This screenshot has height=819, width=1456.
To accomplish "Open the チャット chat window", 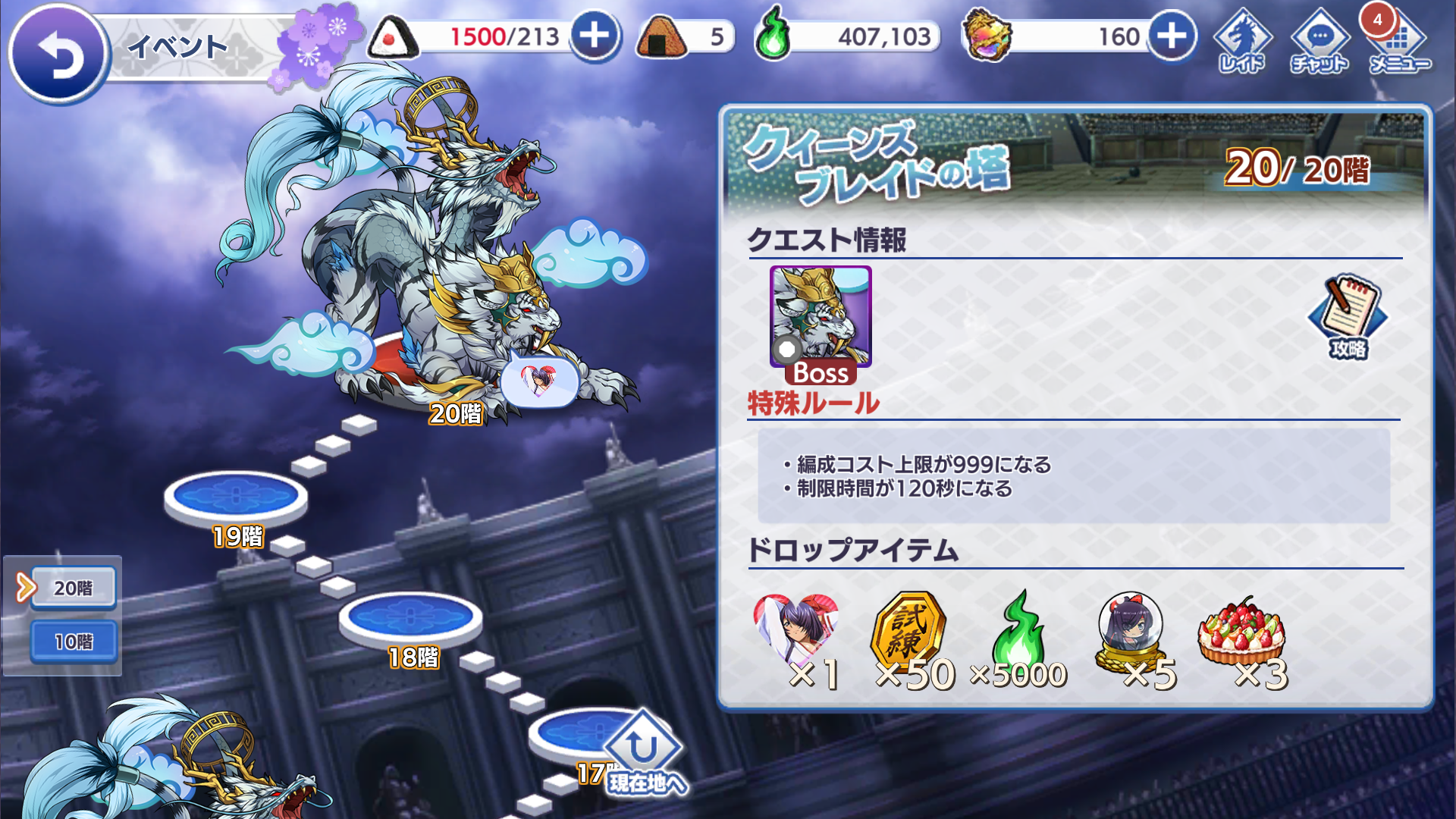I will [x=1319, y=42].
